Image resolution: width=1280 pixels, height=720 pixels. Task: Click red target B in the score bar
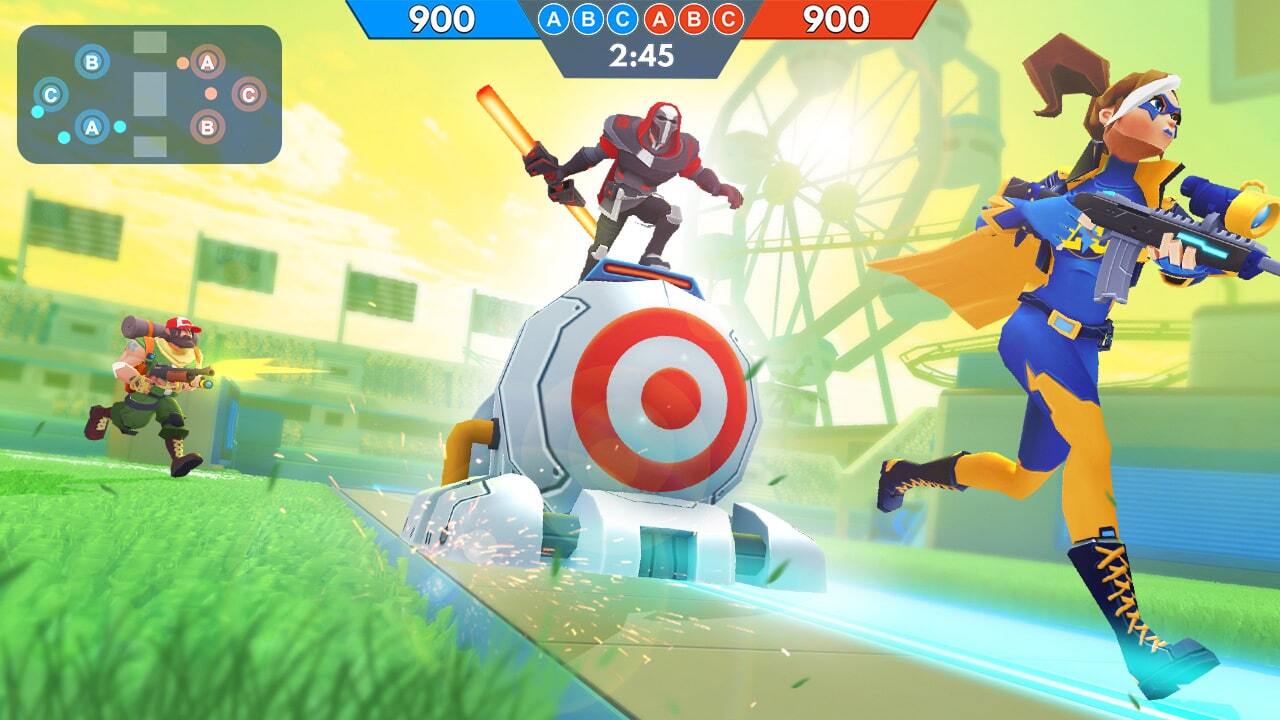[694, 20]
